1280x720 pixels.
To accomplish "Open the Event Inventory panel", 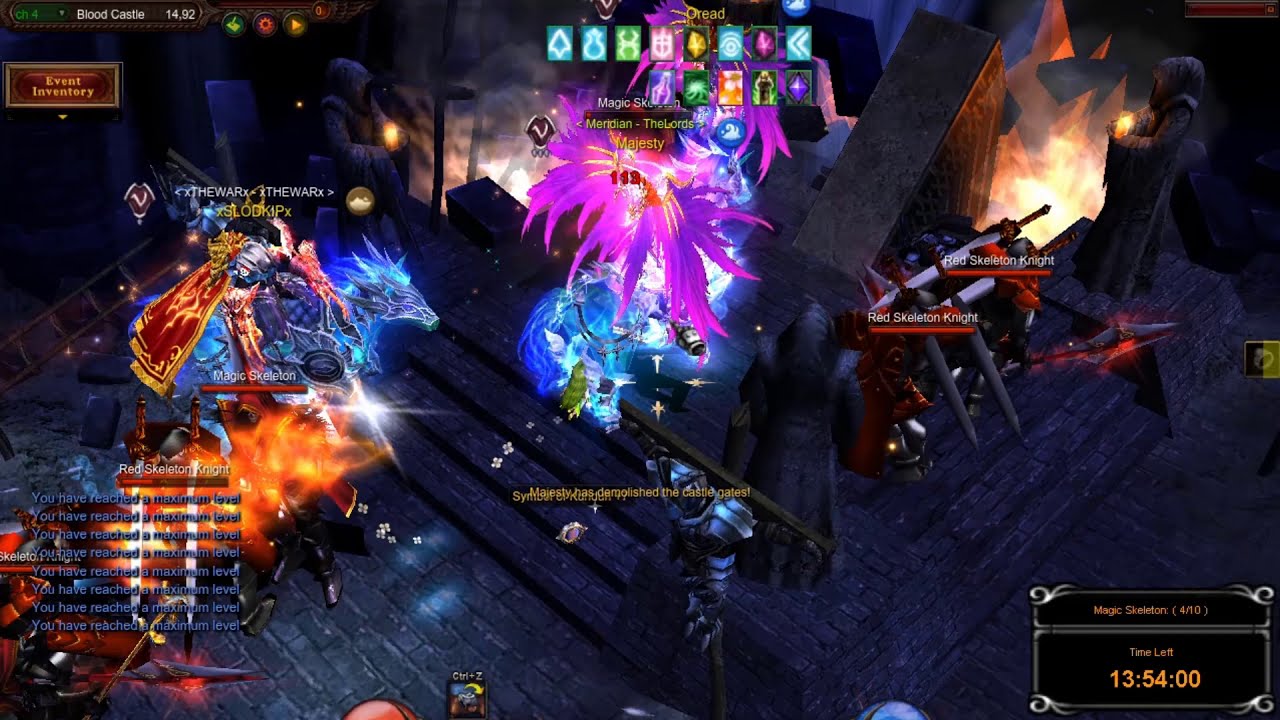I will coord(62,86).
